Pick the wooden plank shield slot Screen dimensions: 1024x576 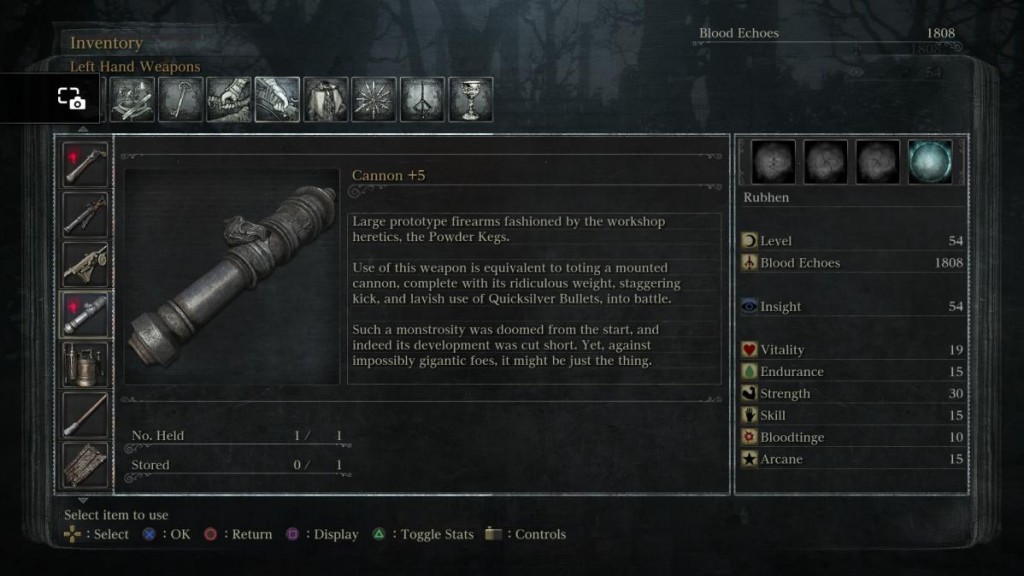point(86,463)
